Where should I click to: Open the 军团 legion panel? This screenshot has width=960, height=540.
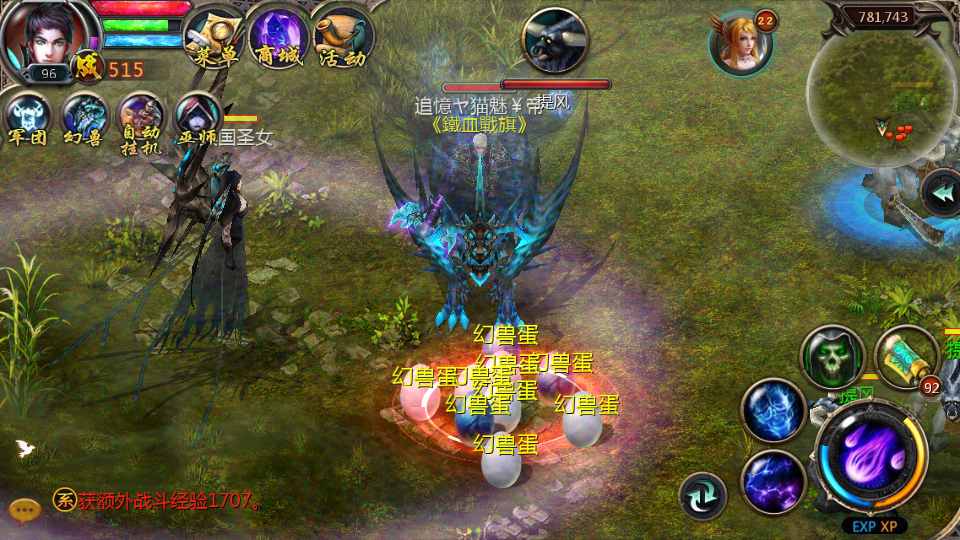point(28,120)
